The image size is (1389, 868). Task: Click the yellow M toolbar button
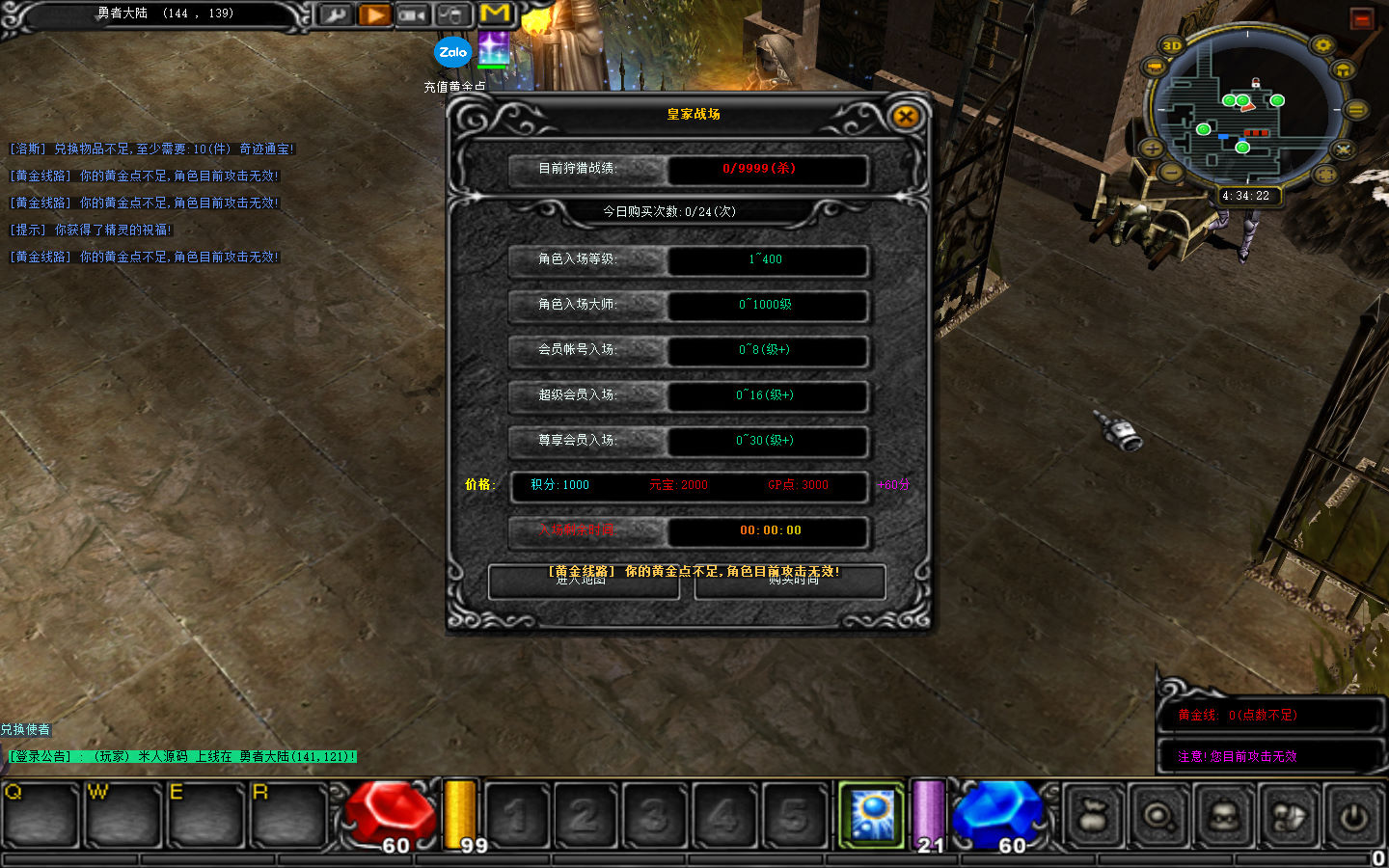click(495, 14)
